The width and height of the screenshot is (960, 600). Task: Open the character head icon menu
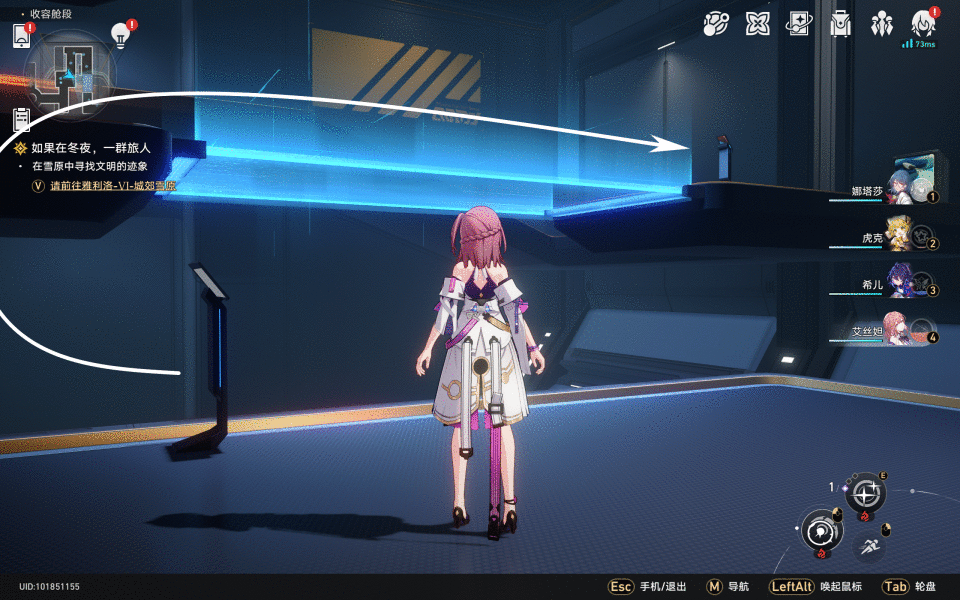point(923,23)
